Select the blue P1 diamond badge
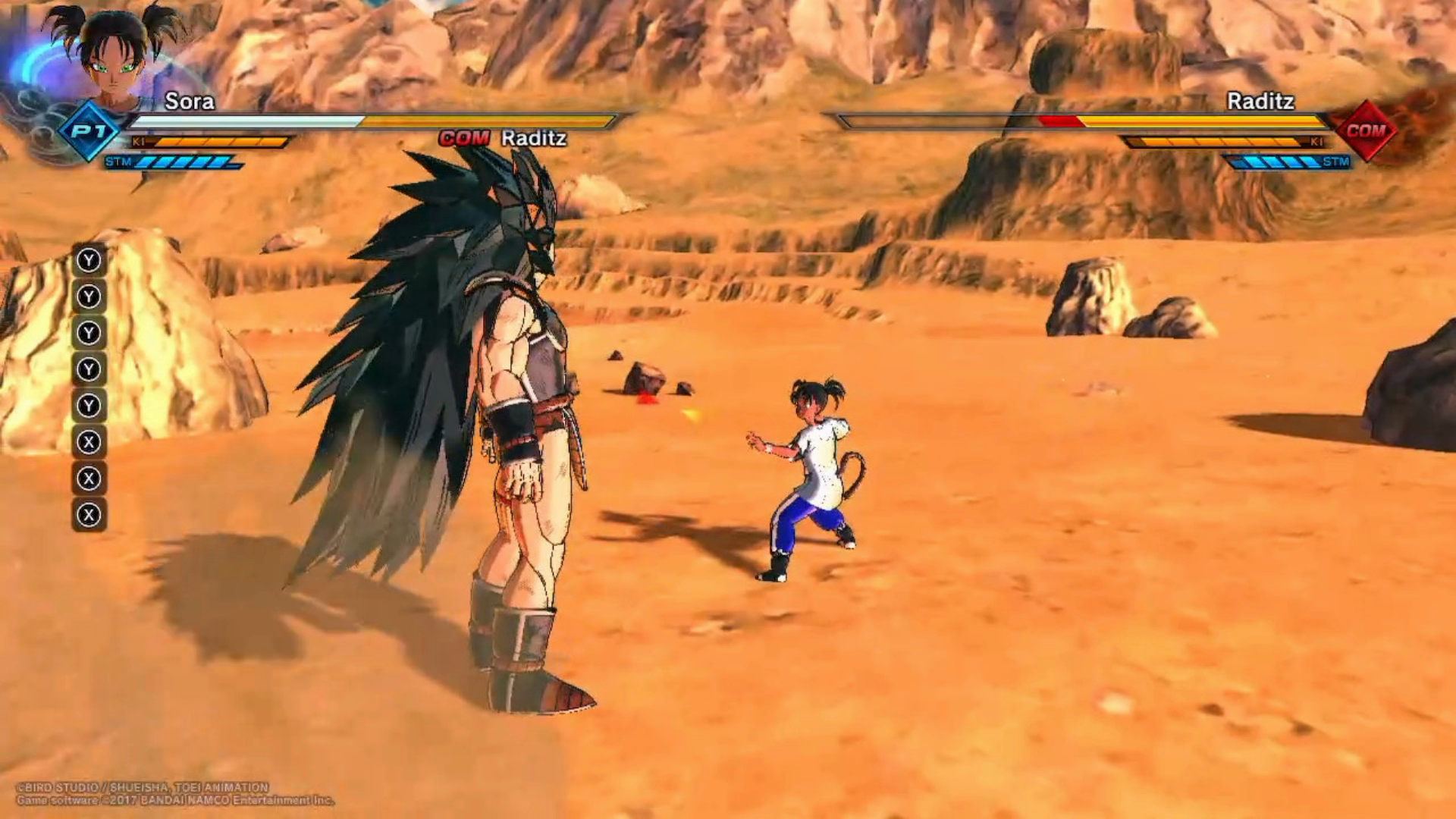Image resolution: width=1456 pixels, height=819 pixels. 89,131
